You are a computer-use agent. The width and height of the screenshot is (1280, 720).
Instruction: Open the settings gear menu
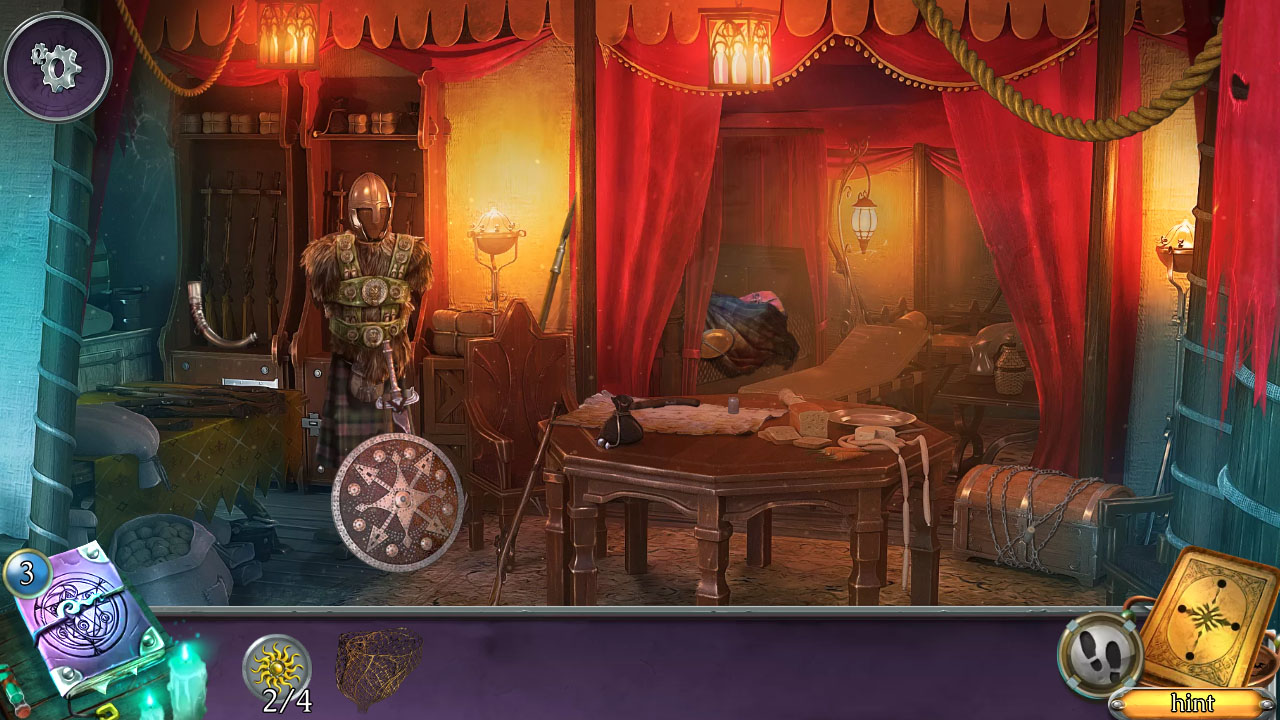(x=57, y=64)
